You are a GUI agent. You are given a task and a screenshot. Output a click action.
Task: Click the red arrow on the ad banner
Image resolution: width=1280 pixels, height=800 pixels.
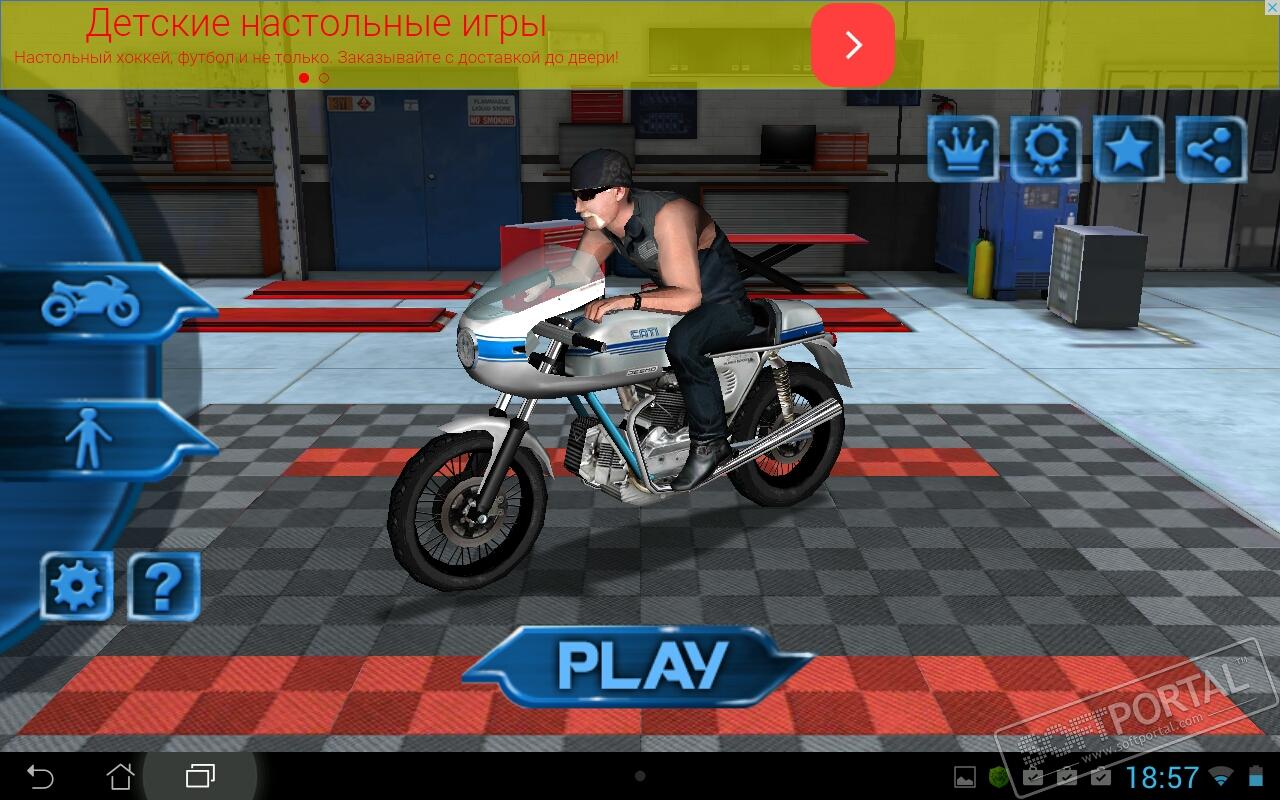click(x=852, y=45)
